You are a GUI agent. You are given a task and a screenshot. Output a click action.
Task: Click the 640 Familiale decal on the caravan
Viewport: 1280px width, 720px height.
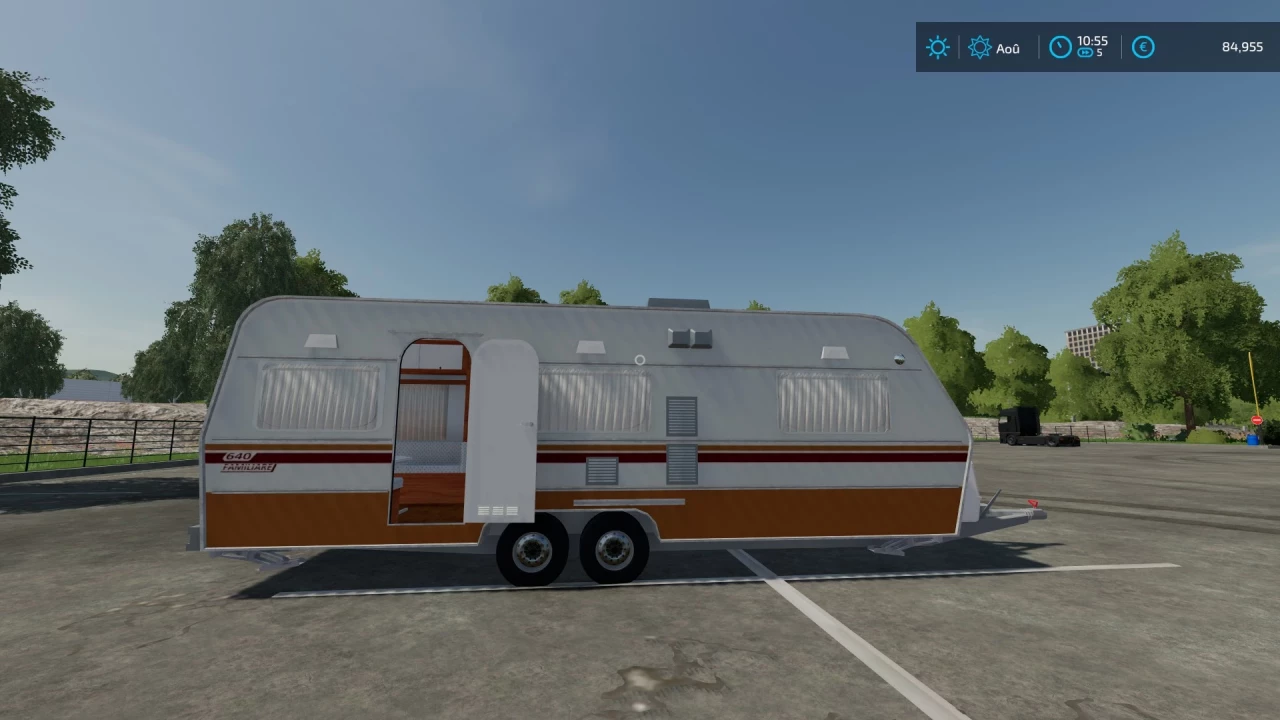247,461
